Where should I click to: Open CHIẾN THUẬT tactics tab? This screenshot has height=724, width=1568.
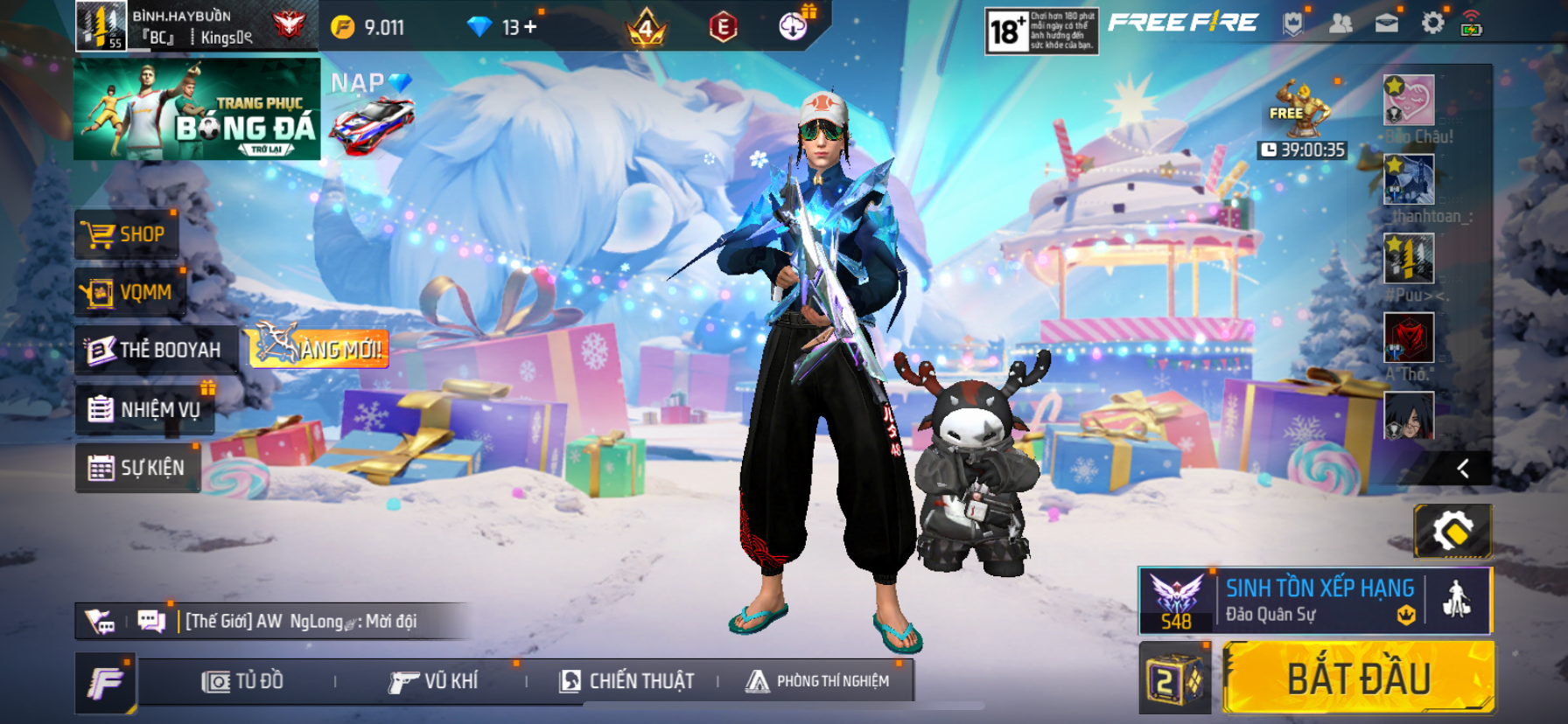pyautogui.click(x=626, y=681)
